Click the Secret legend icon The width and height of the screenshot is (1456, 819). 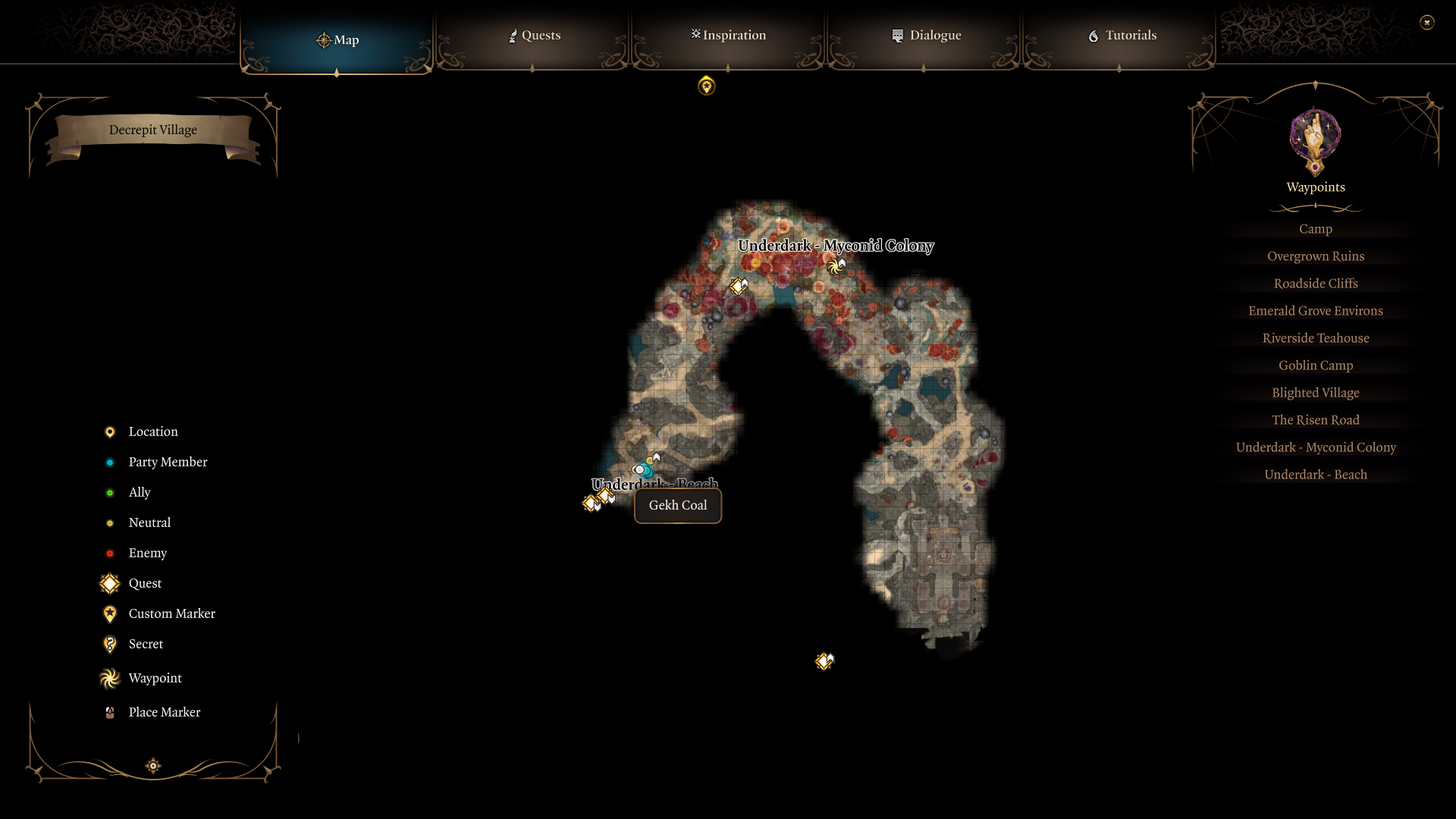coord(109,644)
